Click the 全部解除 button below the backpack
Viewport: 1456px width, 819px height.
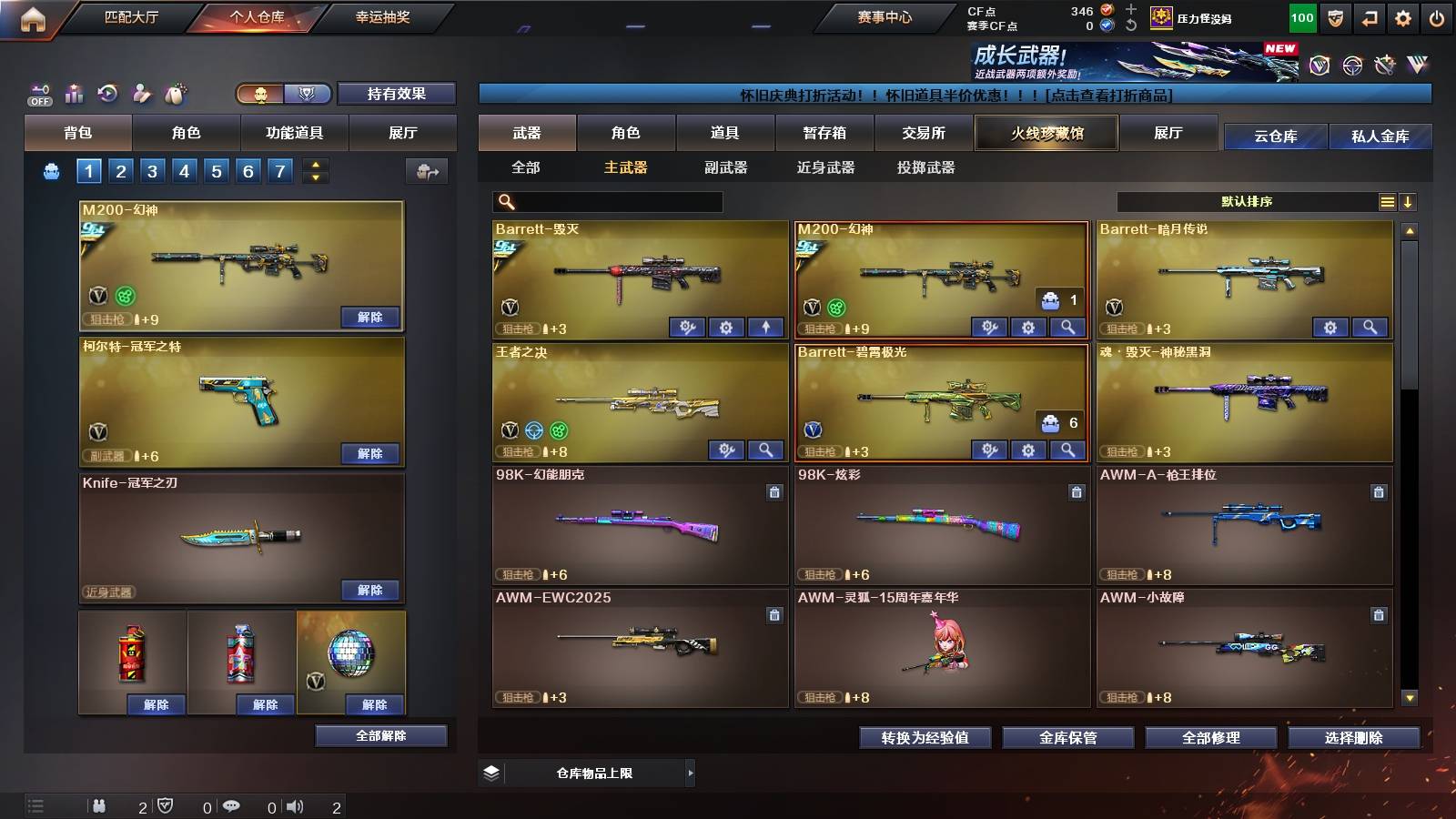[380, 735]
